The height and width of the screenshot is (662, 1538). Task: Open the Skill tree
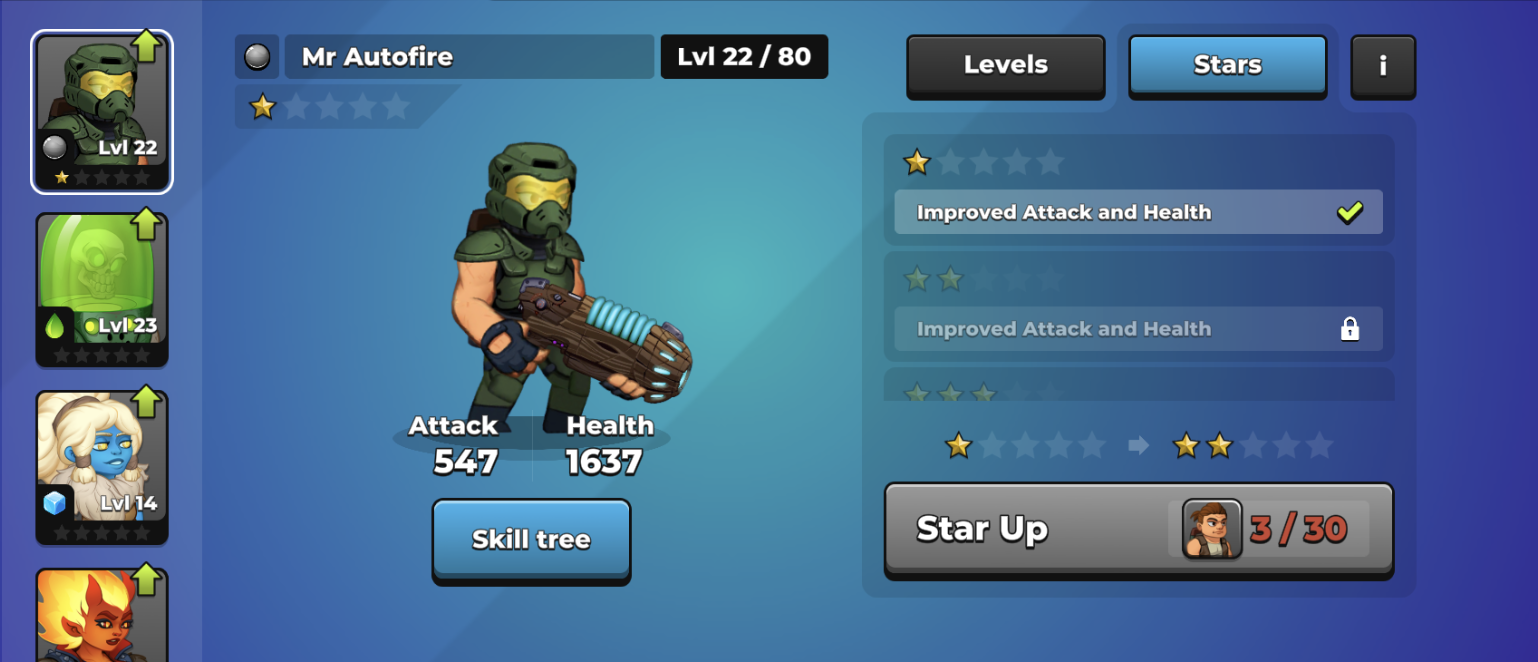pyautogui.click(x=531, y=539)
